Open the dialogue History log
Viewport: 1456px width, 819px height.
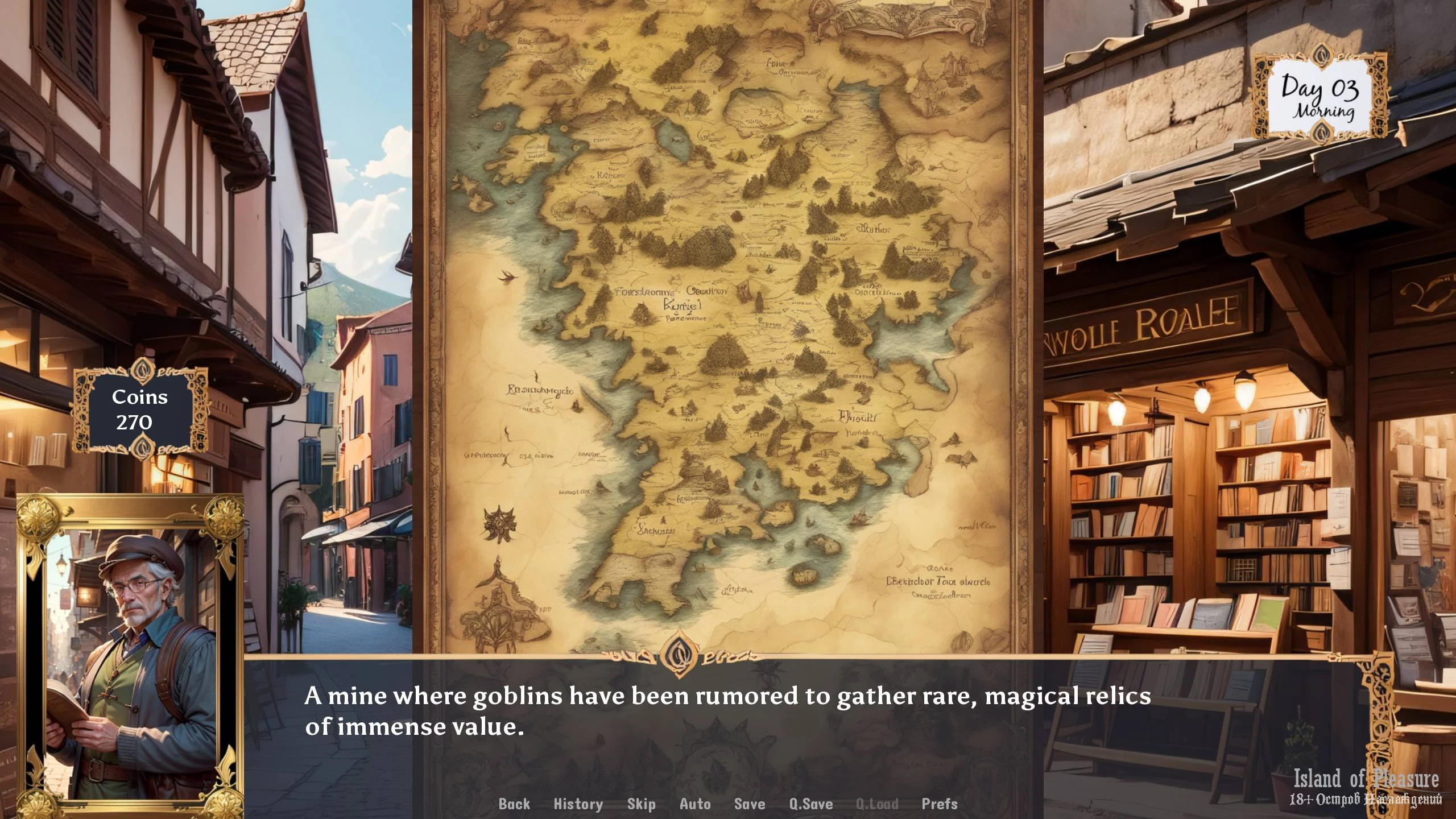click(x=578, y=804)
